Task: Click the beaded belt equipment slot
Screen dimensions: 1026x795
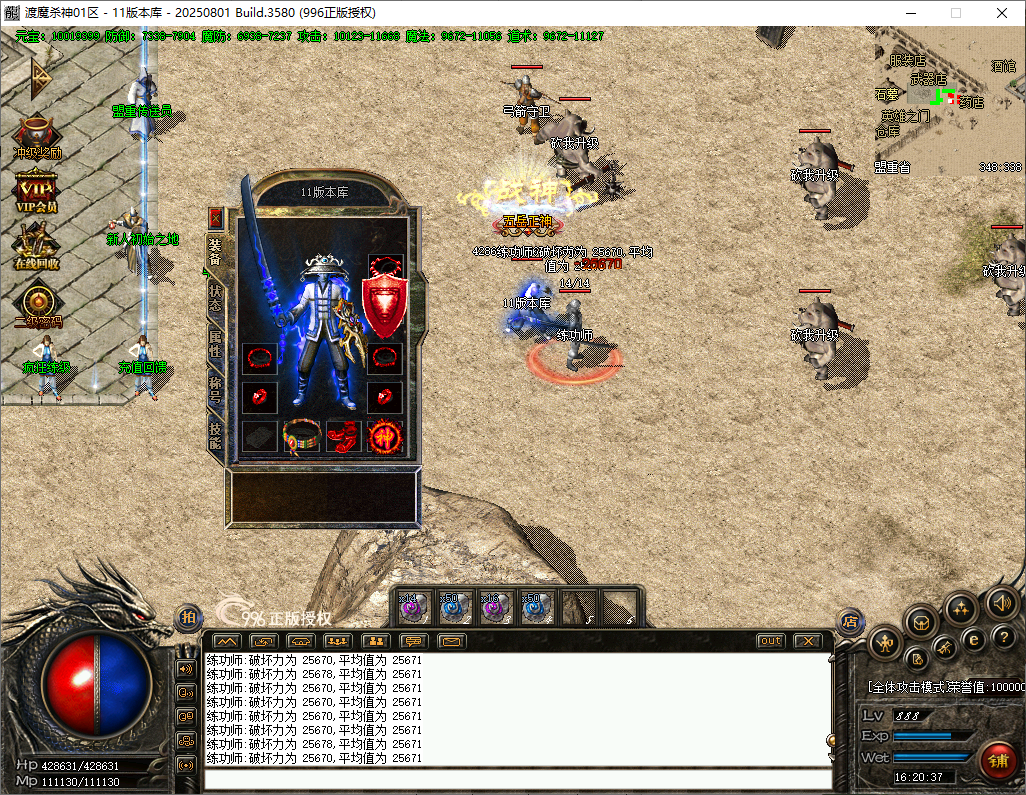Action: click(301, 436)
